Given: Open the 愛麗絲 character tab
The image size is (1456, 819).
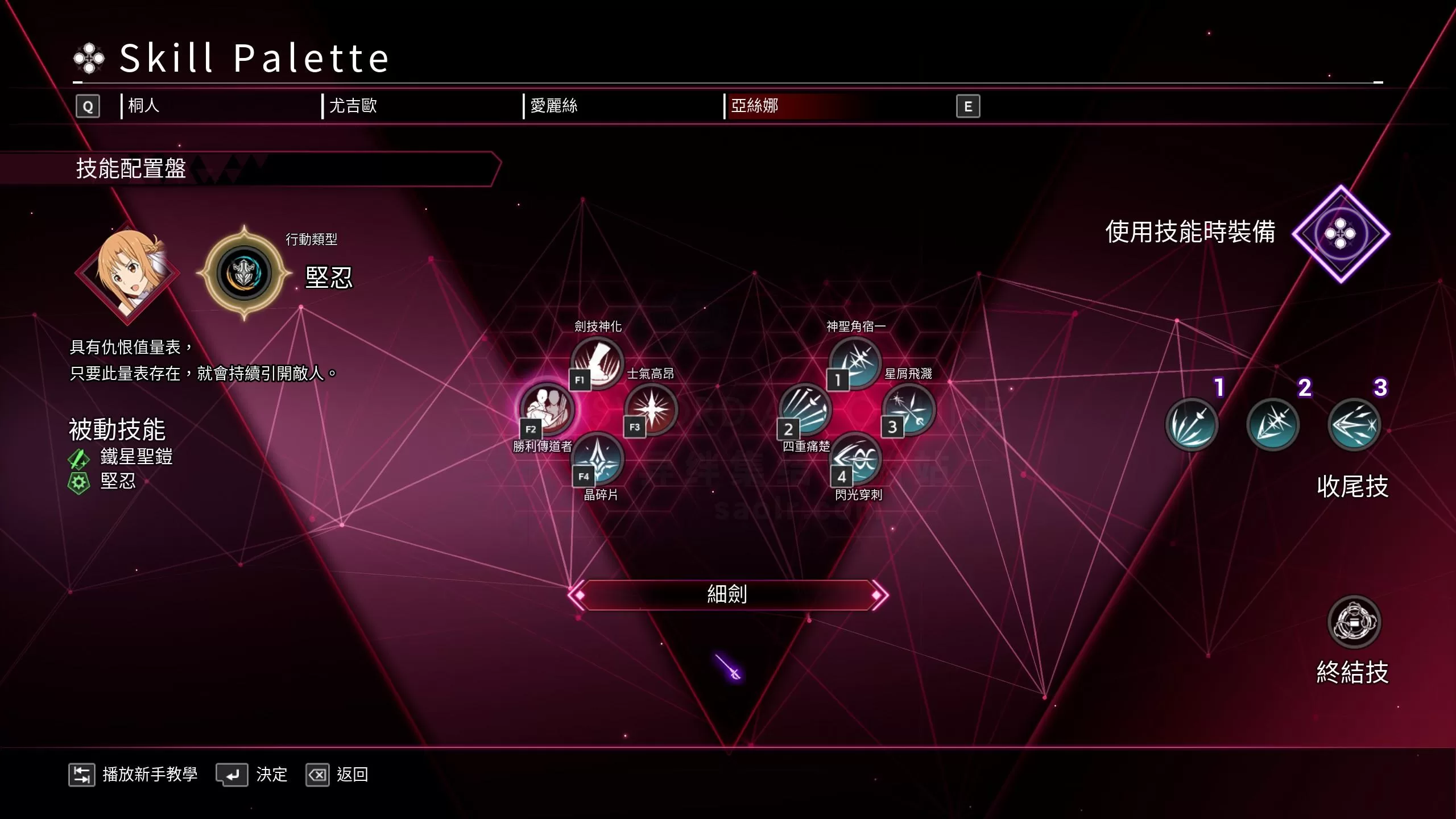Looking at the screenshot, I should [x=553, y=106].
